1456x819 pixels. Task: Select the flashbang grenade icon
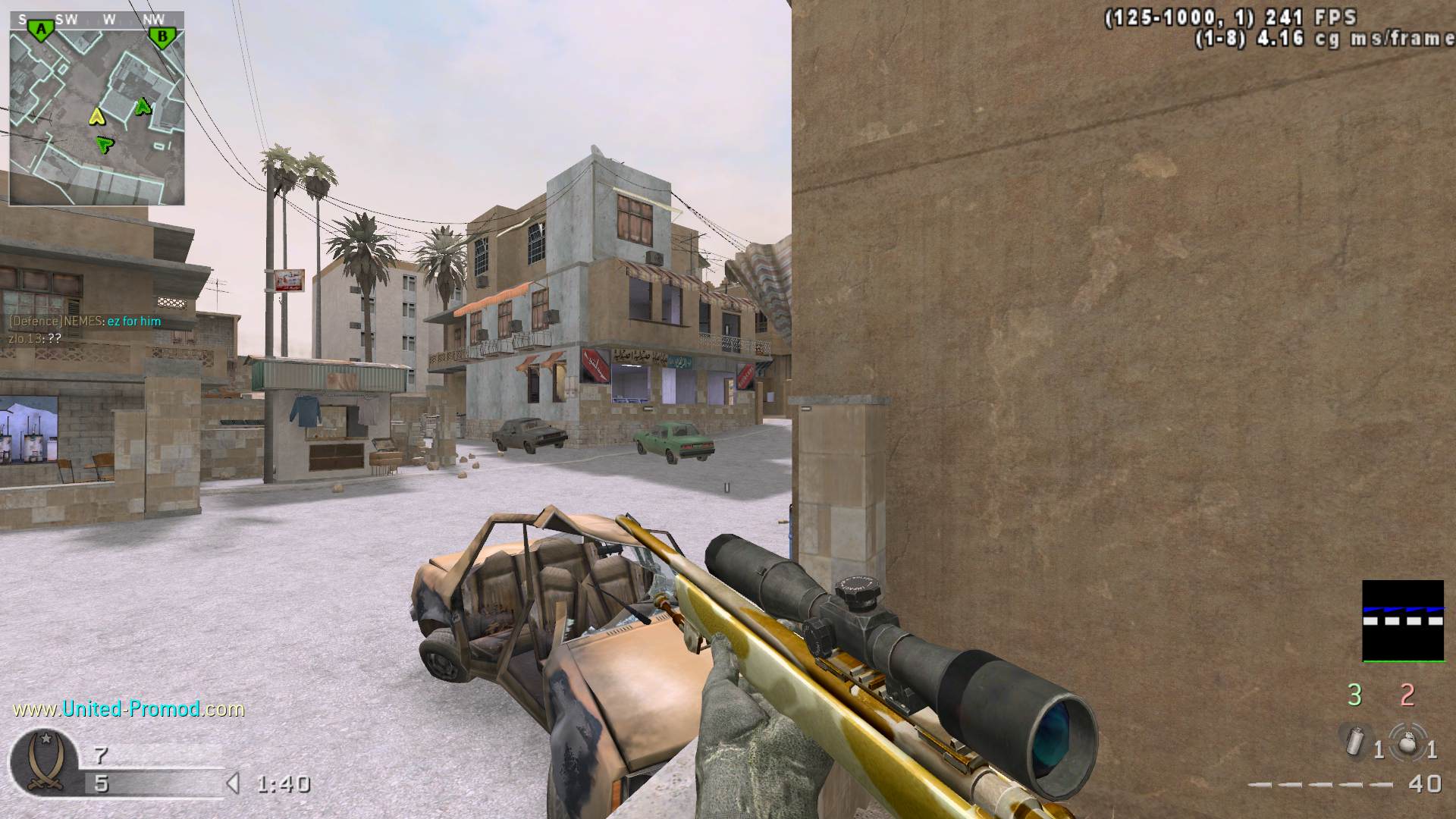click(x=1355, y=741)
